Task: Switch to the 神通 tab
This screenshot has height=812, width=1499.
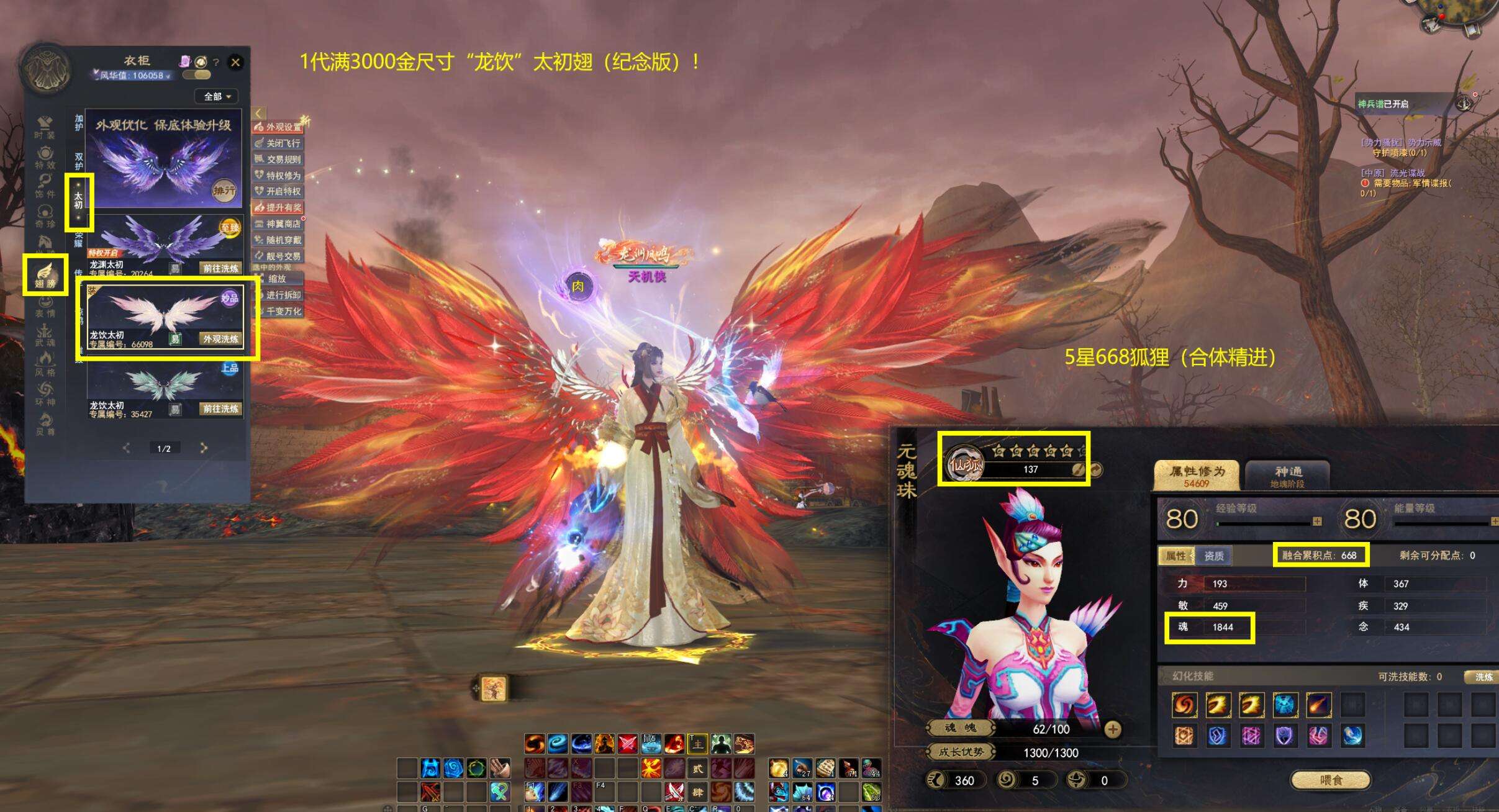Action: 1287,476
